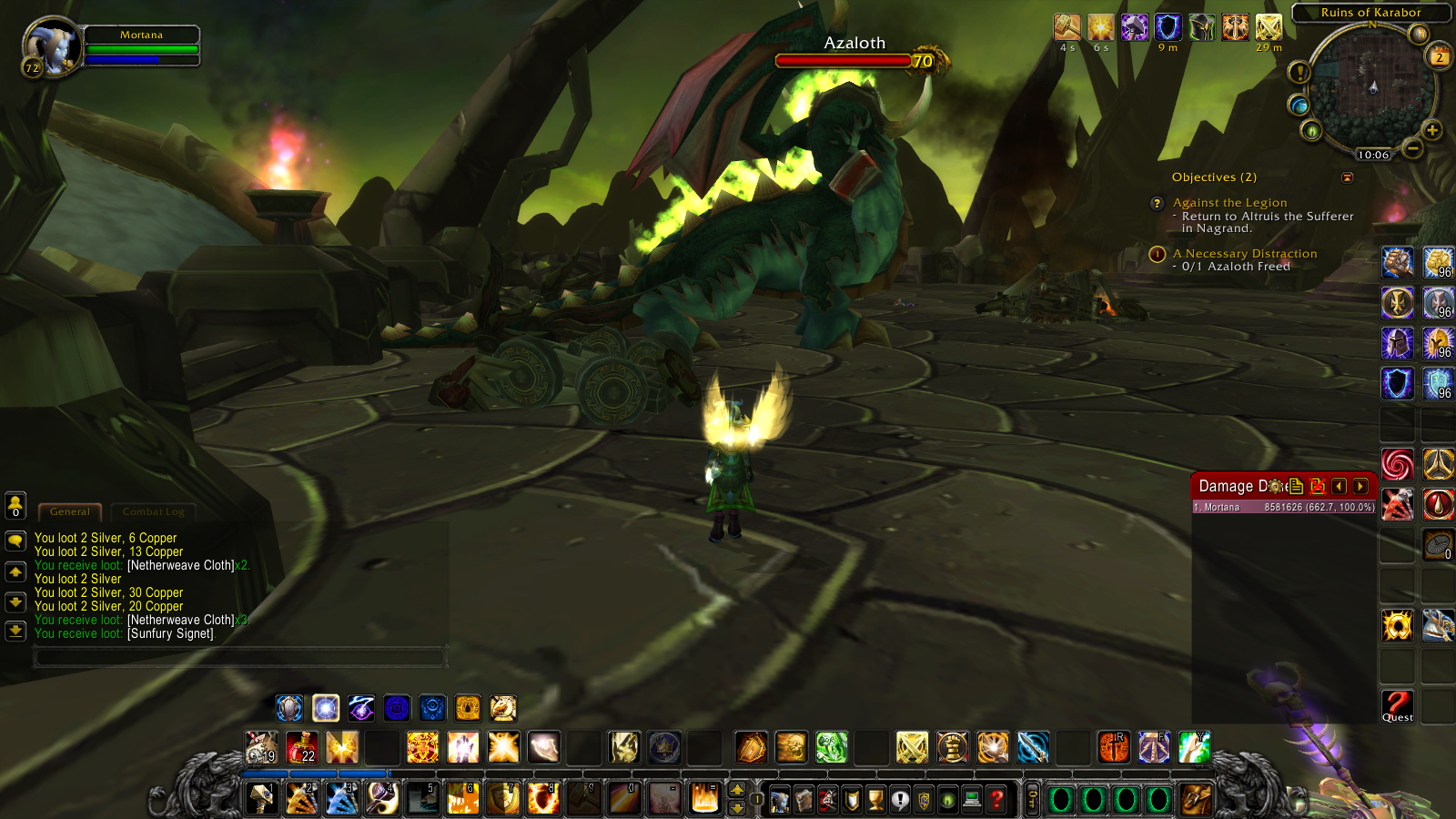Select the General chat tab
The width and height of the screenshot is (1456, 819).
(70, 511)
